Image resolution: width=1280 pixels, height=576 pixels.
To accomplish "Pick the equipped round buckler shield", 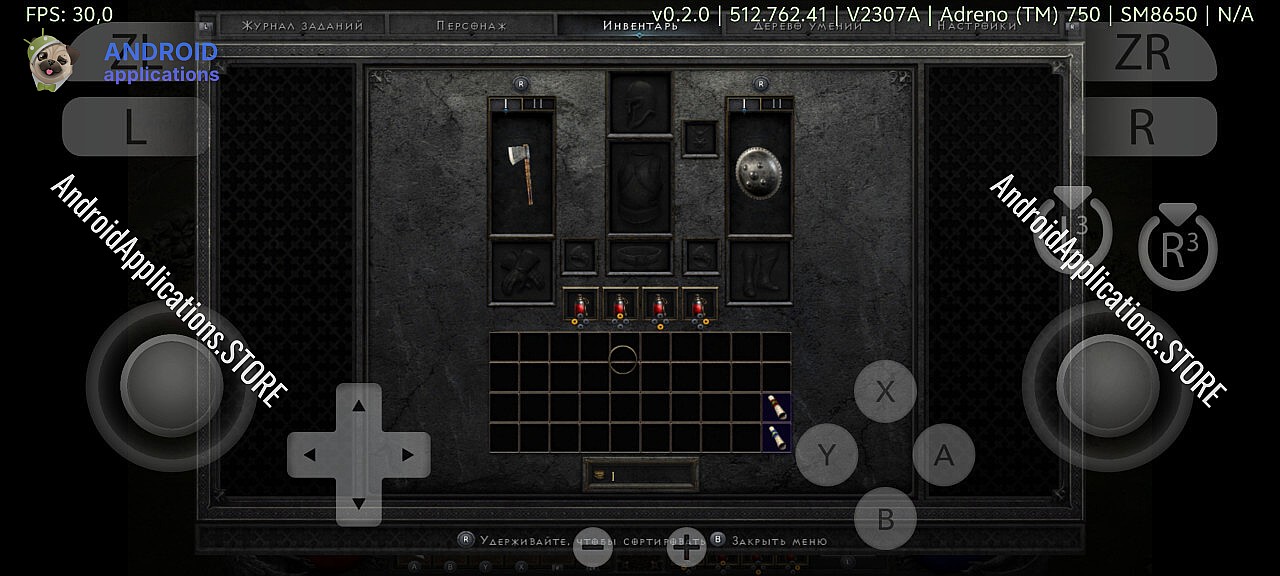I will 758,172.
